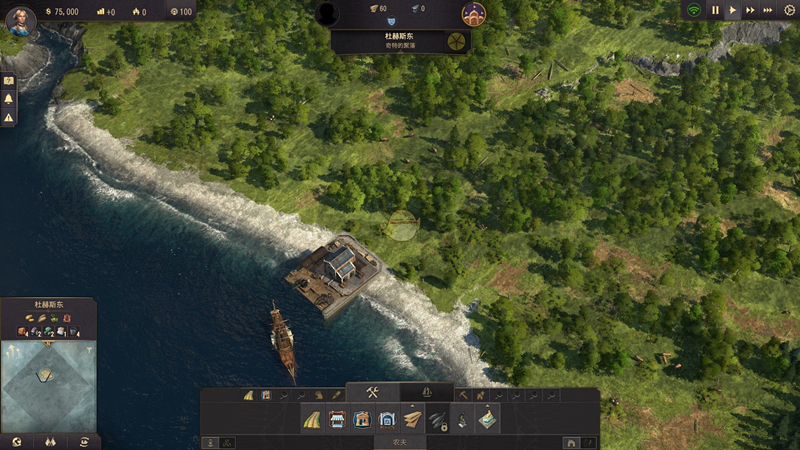
Task: Open the player portrait in the corner
Action: [20, 18]
